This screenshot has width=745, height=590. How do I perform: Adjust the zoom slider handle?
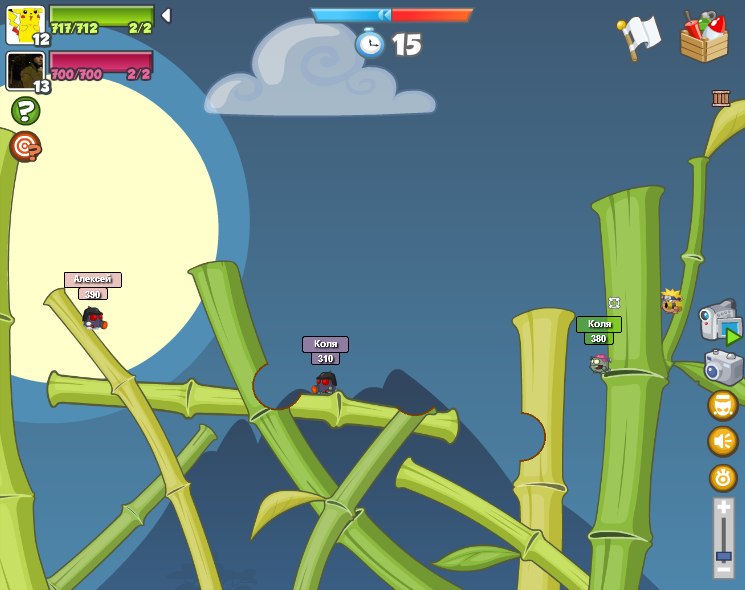point(723,556)
